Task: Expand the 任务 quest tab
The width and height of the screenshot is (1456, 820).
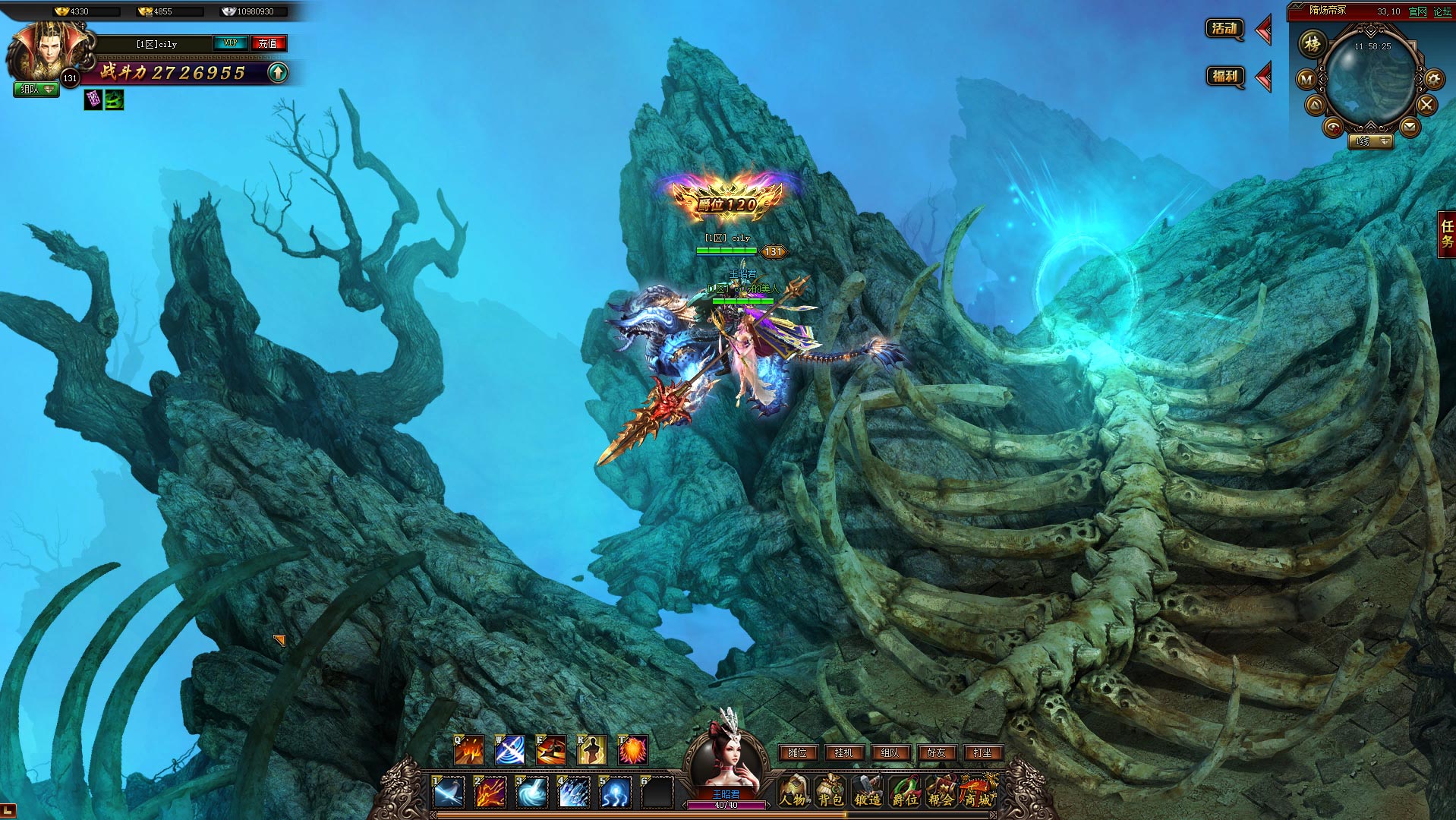Action: click(x=1447, y=234)
